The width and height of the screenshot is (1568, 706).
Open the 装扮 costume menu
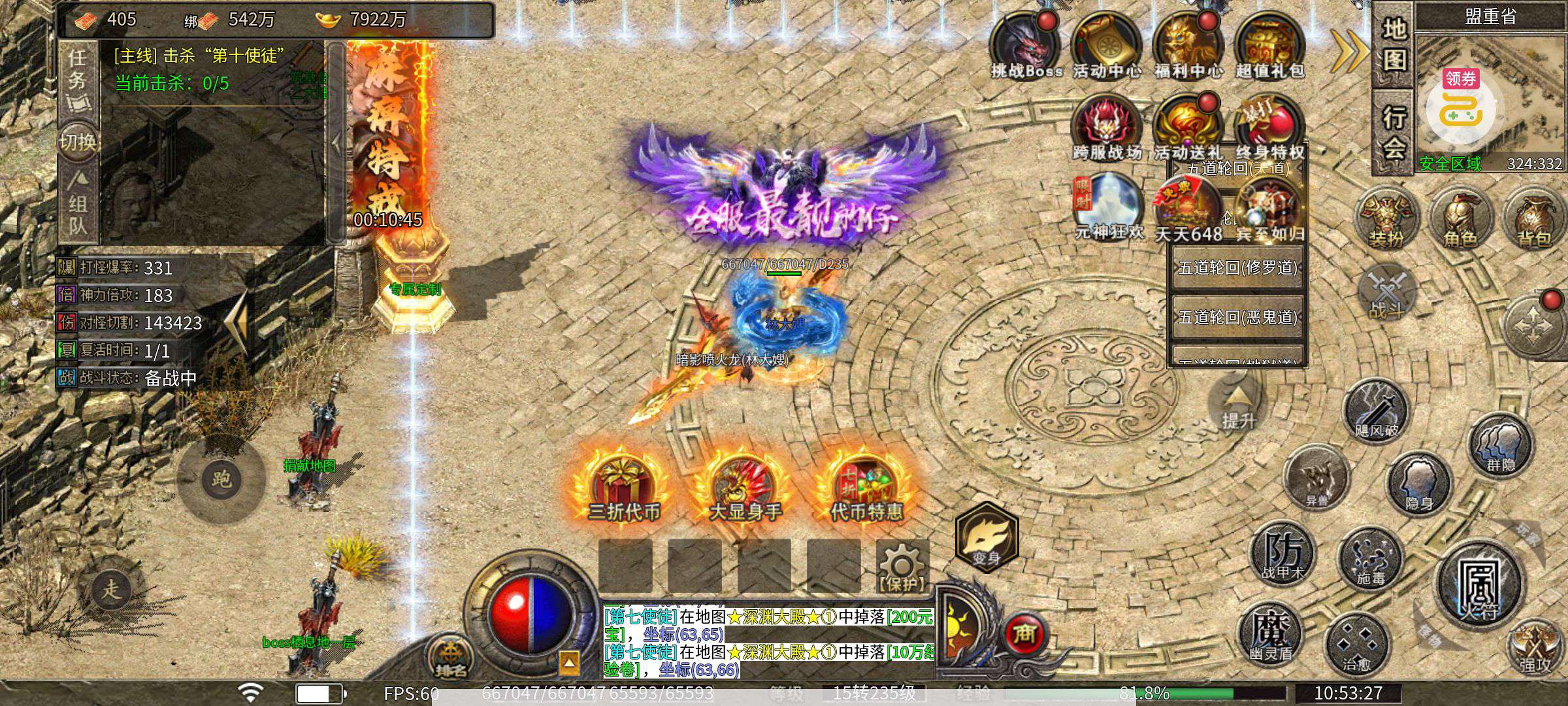(1385, 219)
